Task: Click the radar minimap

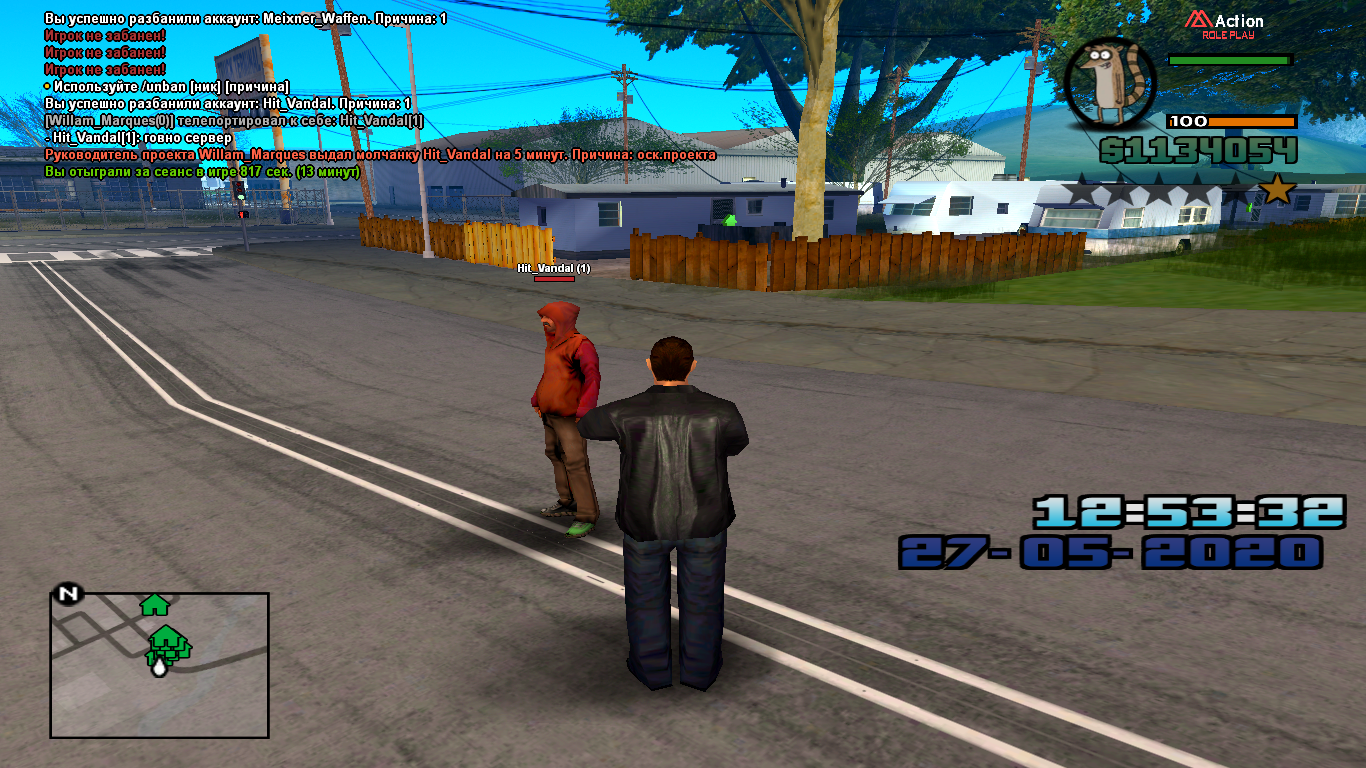Action: [x=159, y=665]
